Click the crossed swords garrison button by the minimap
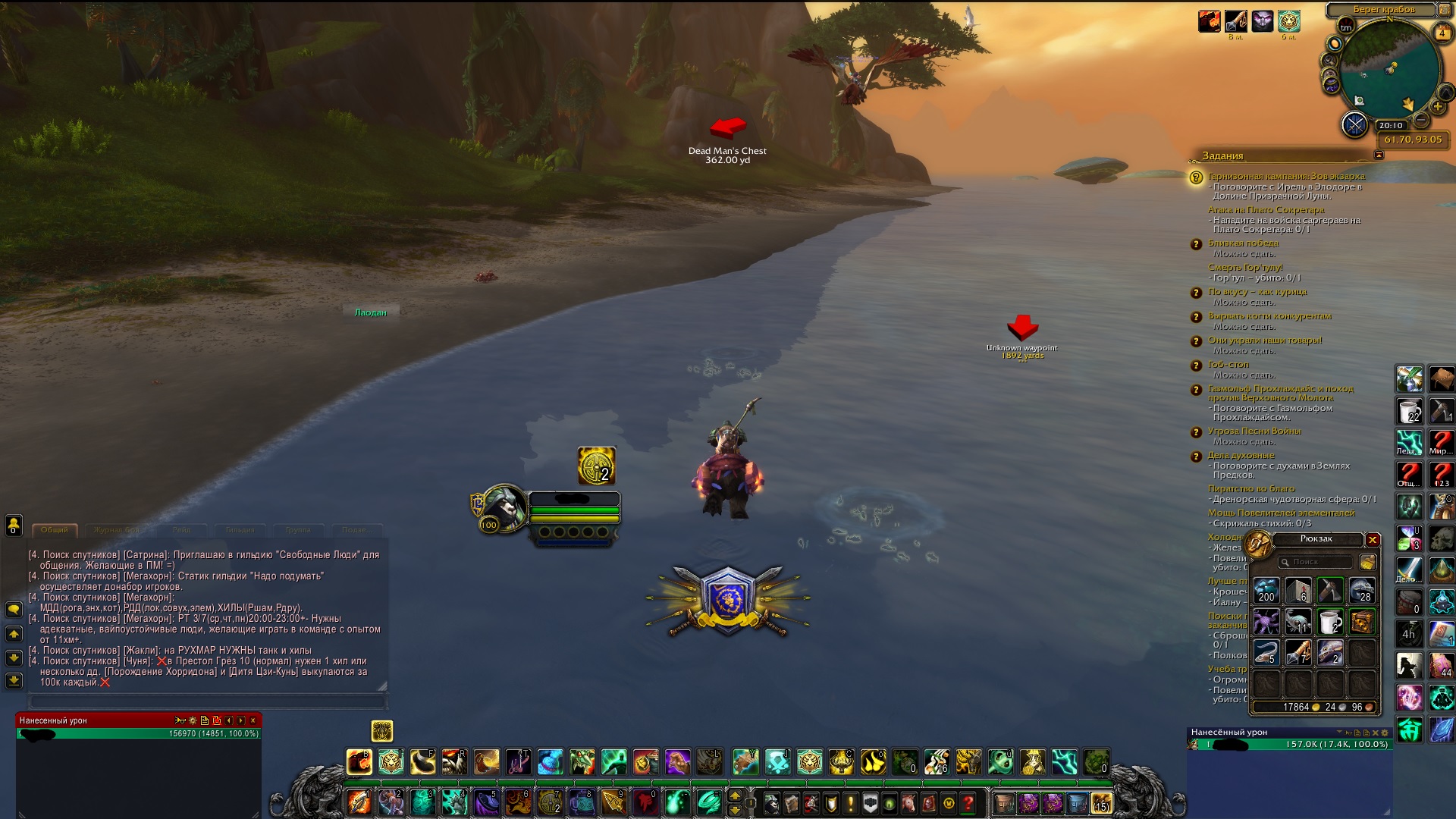Screen dimensions: 1456x819 pyautogui.click(x=1354, y=124)
